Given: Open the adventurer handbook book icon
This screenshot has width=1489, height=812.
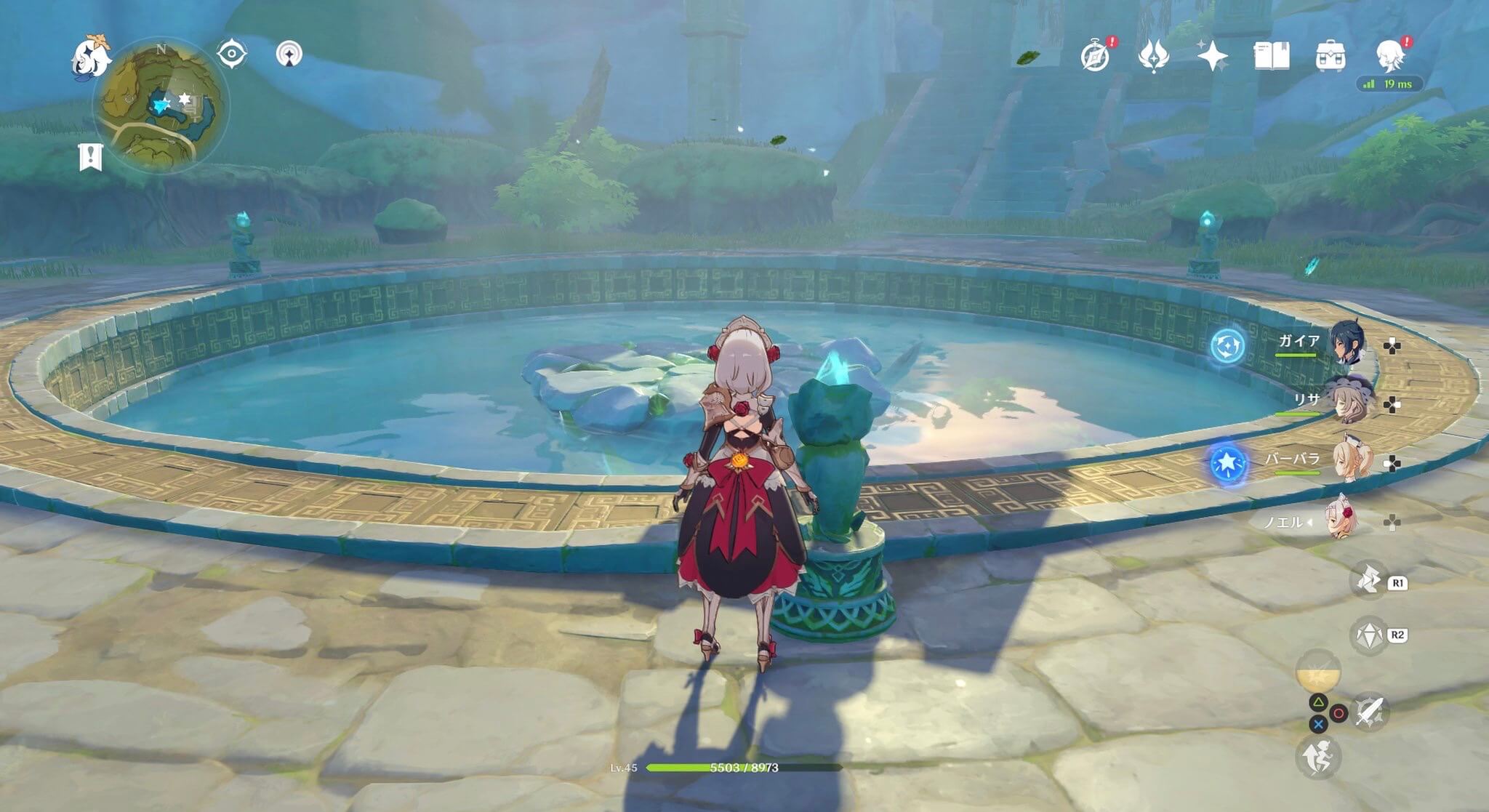Looking at the screenshot, I should pyautogui.click(x=1272, y=56).
